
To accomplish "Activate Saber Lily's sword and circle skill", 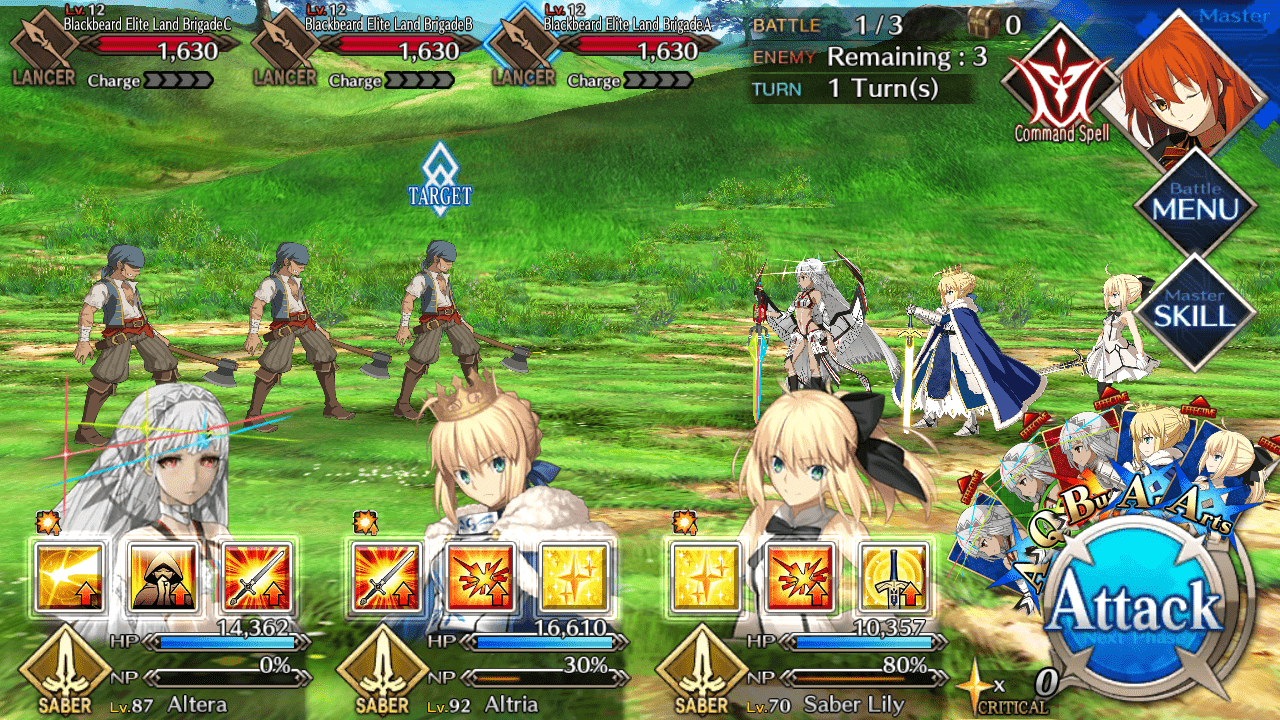I will (893, 578).
